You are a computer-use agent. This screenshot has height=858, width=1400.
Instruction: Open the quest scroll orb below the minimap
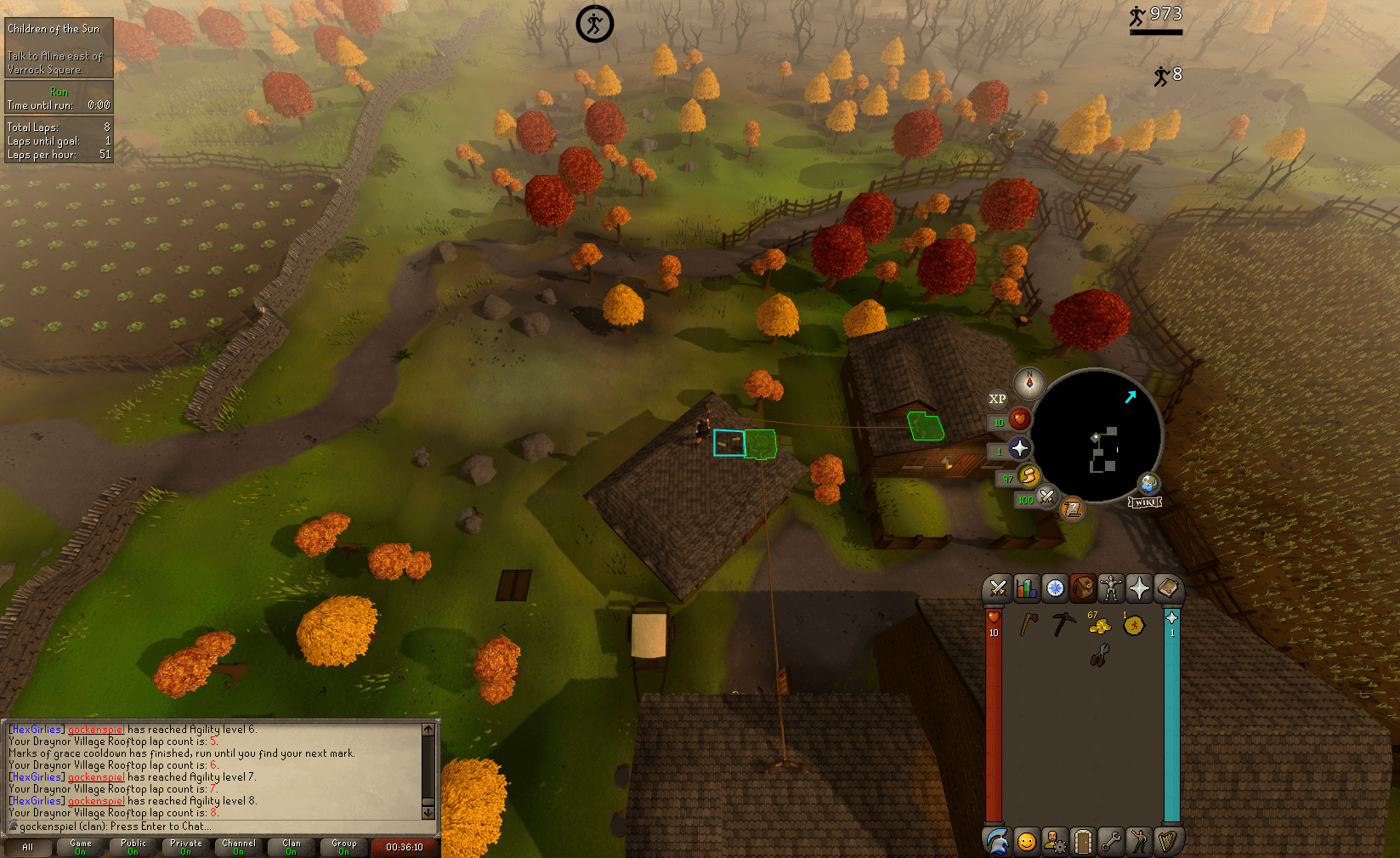pos(1074,510)
